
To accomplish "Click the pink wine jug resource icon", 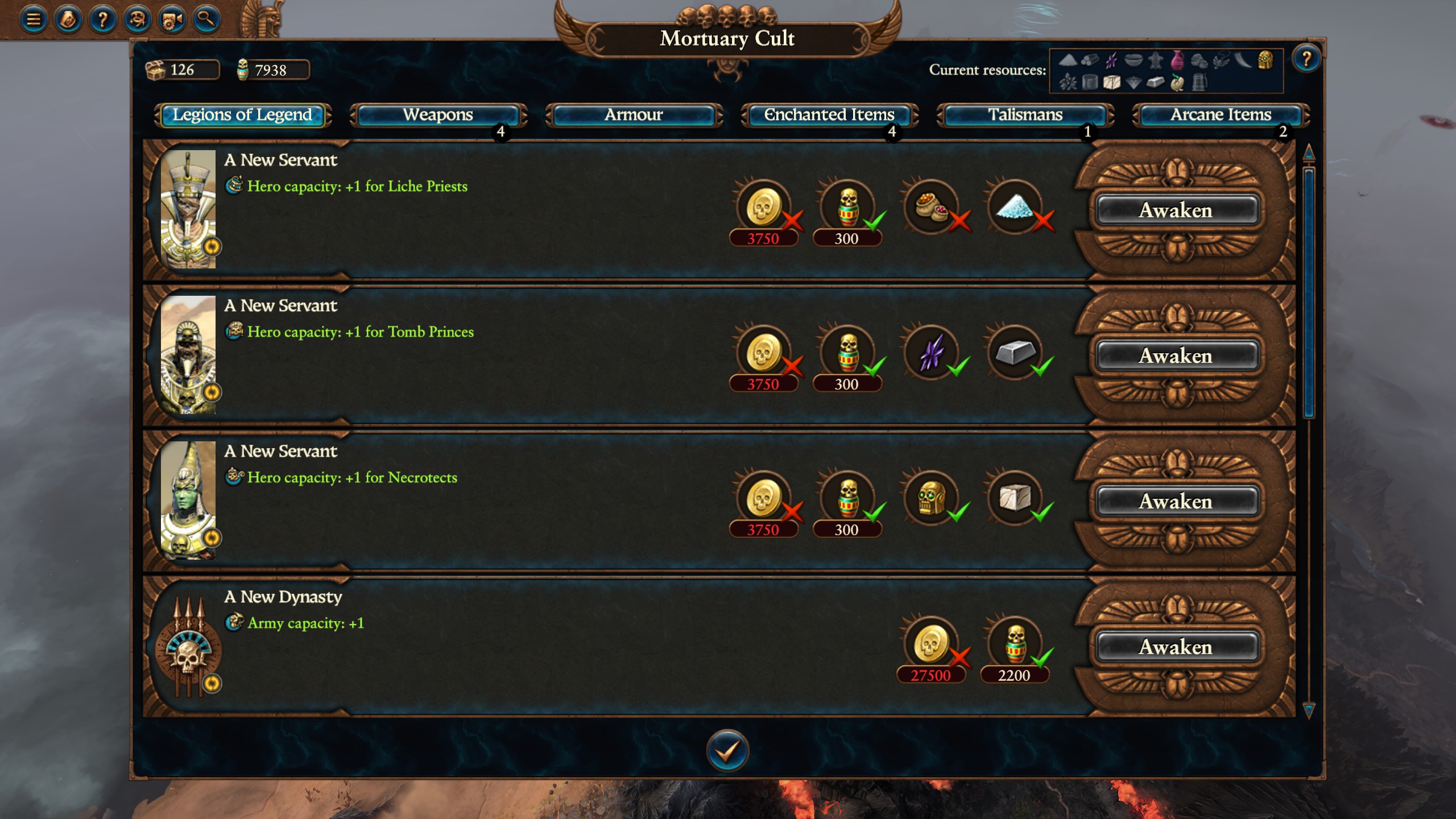I will 1178,62.
